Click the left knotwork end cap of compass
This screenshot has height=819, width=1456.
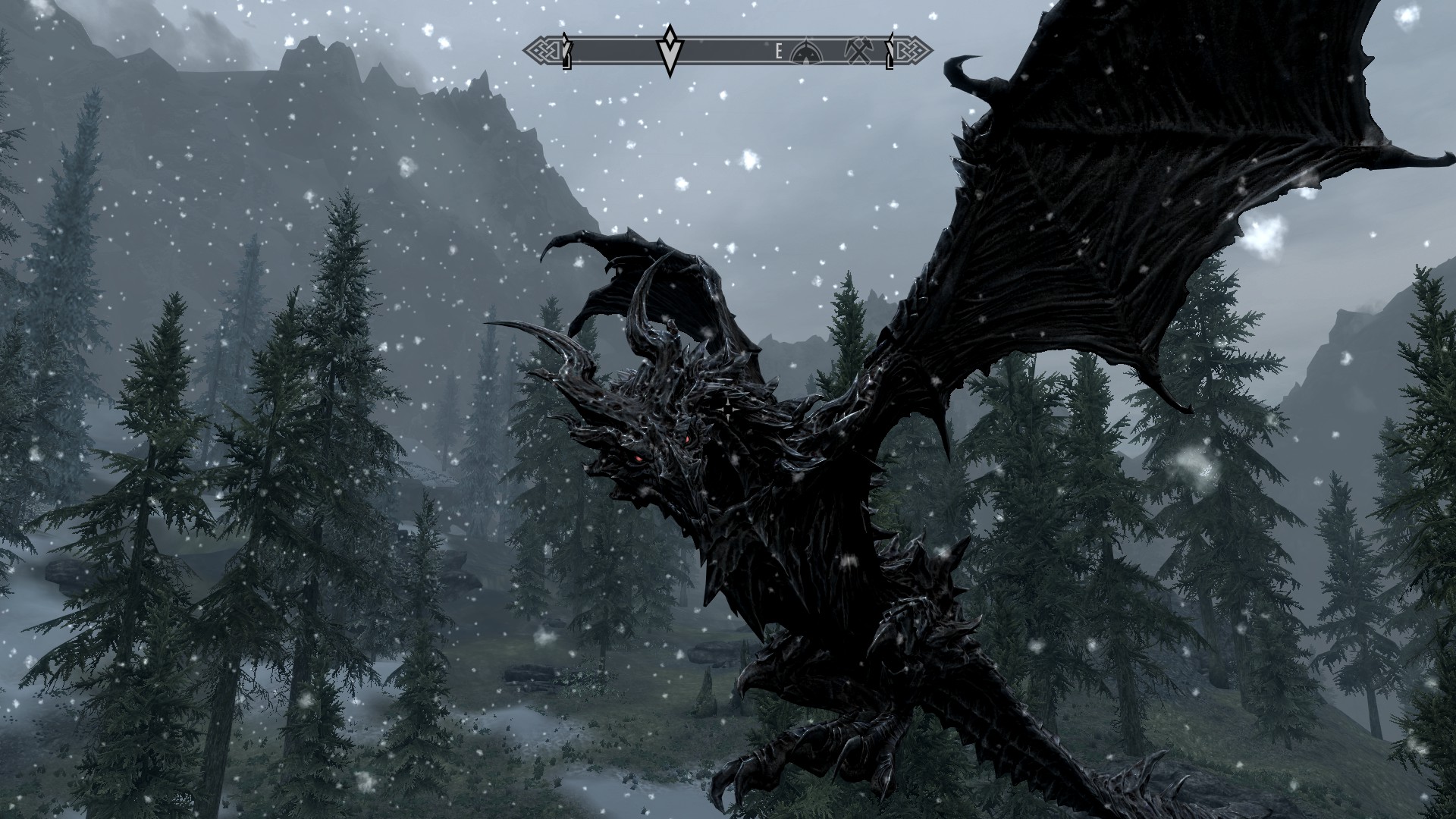pyautogui.click(x=540, y=50)
